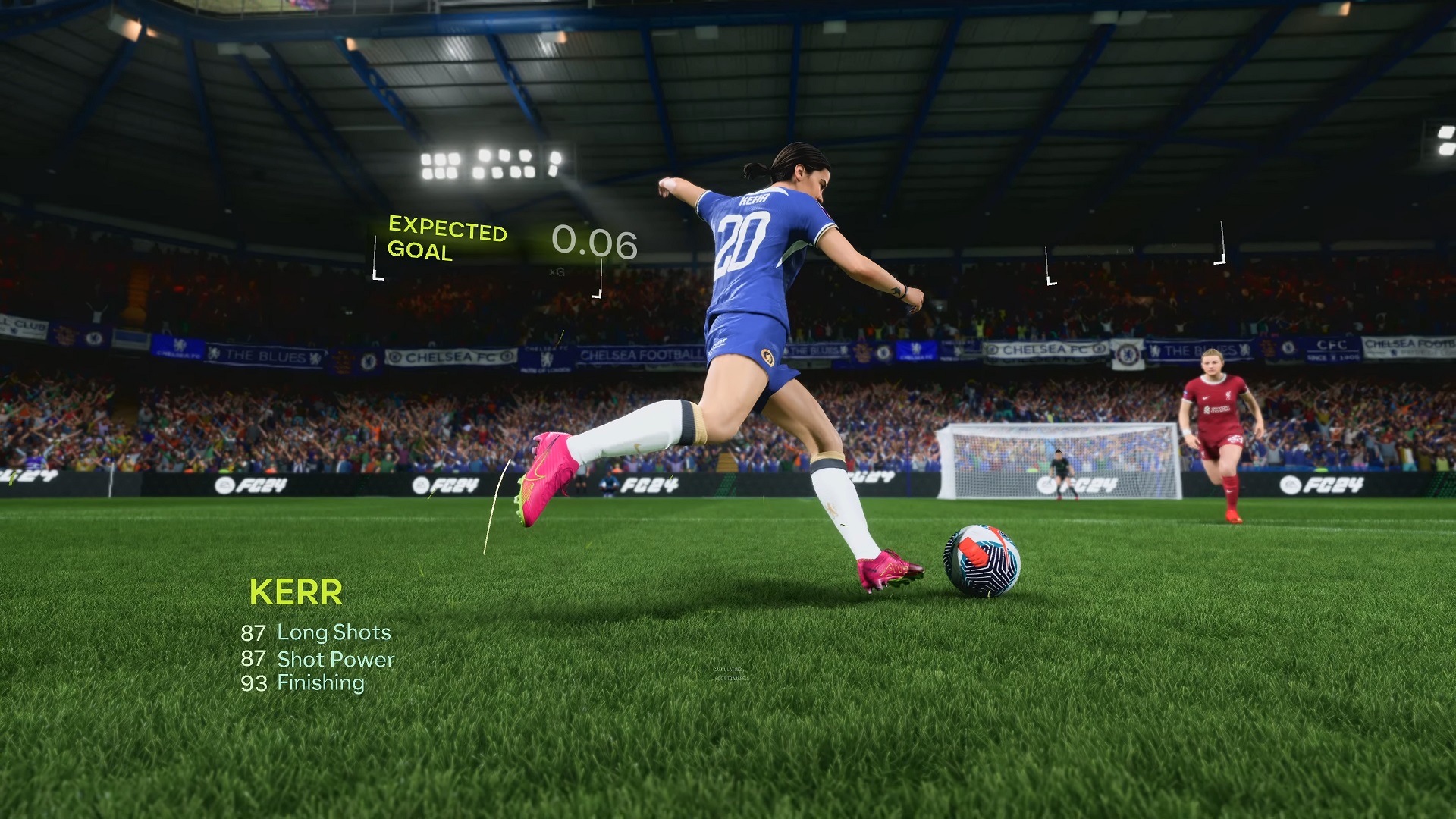
Task: Click the xG indicator icon below the value
Action: click(557, 273)
